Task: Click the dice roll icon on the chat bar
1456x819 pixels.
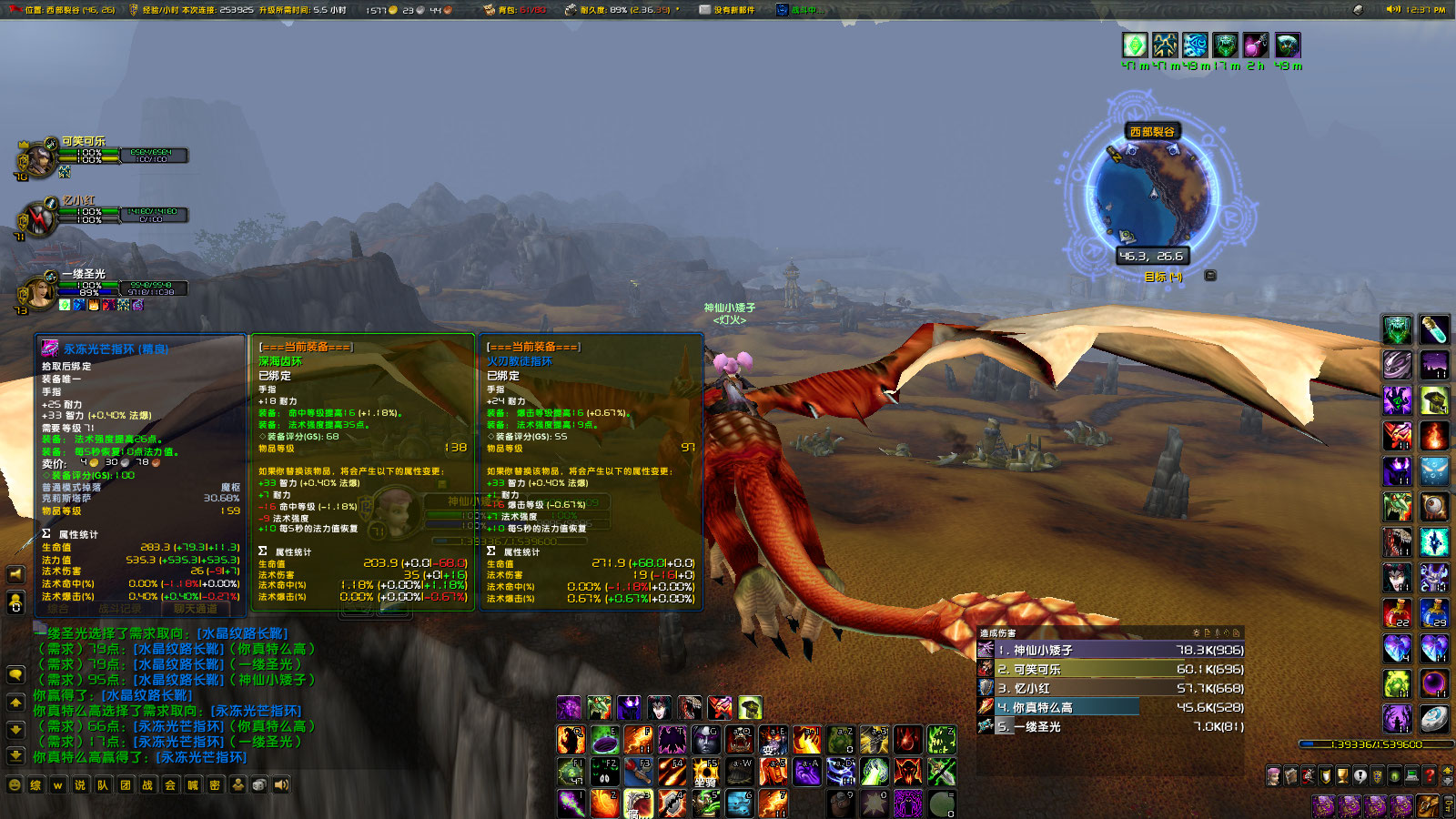Action: 258,784
